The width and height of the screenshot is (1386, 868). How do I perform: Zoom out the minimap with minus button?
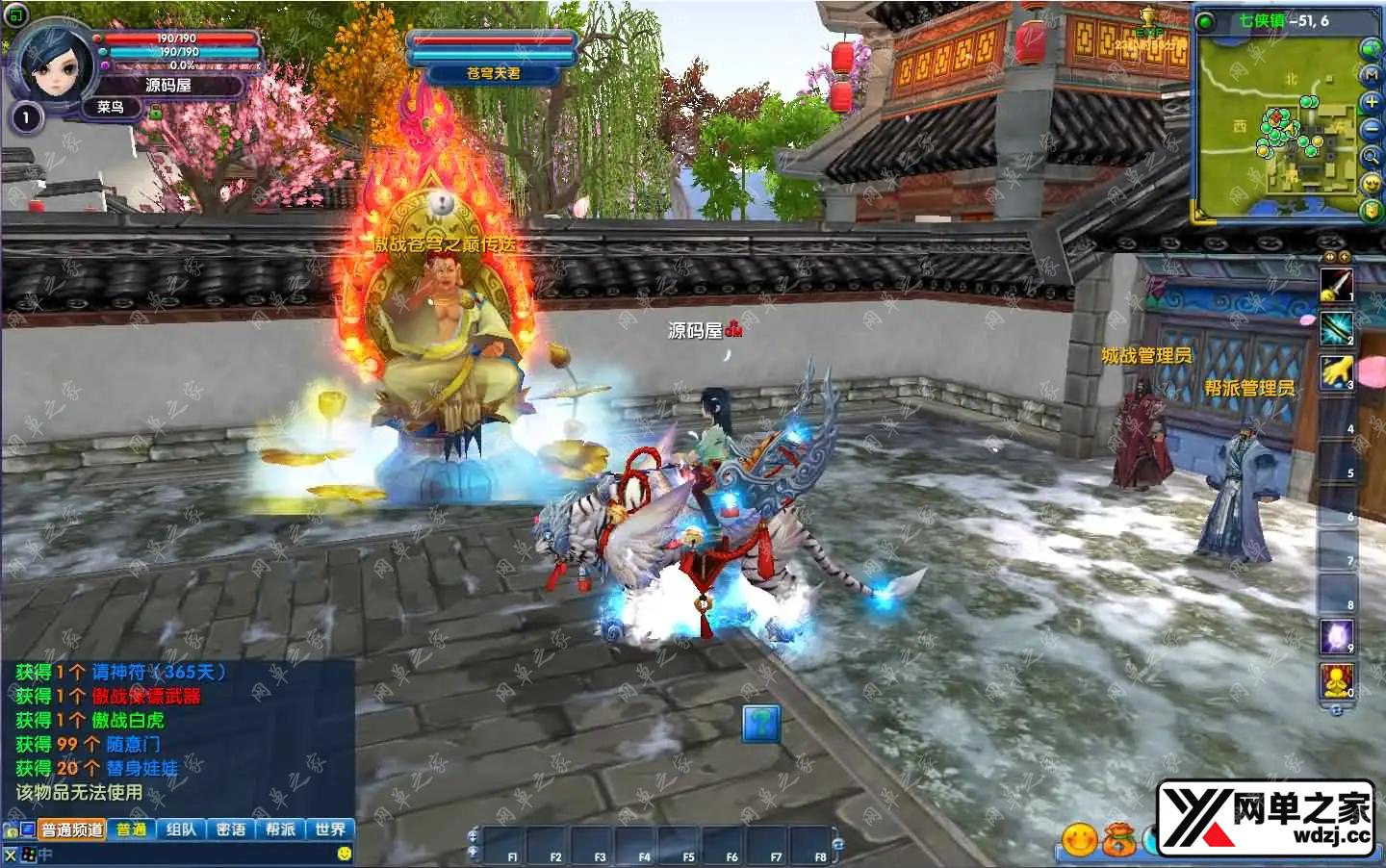1372,129
